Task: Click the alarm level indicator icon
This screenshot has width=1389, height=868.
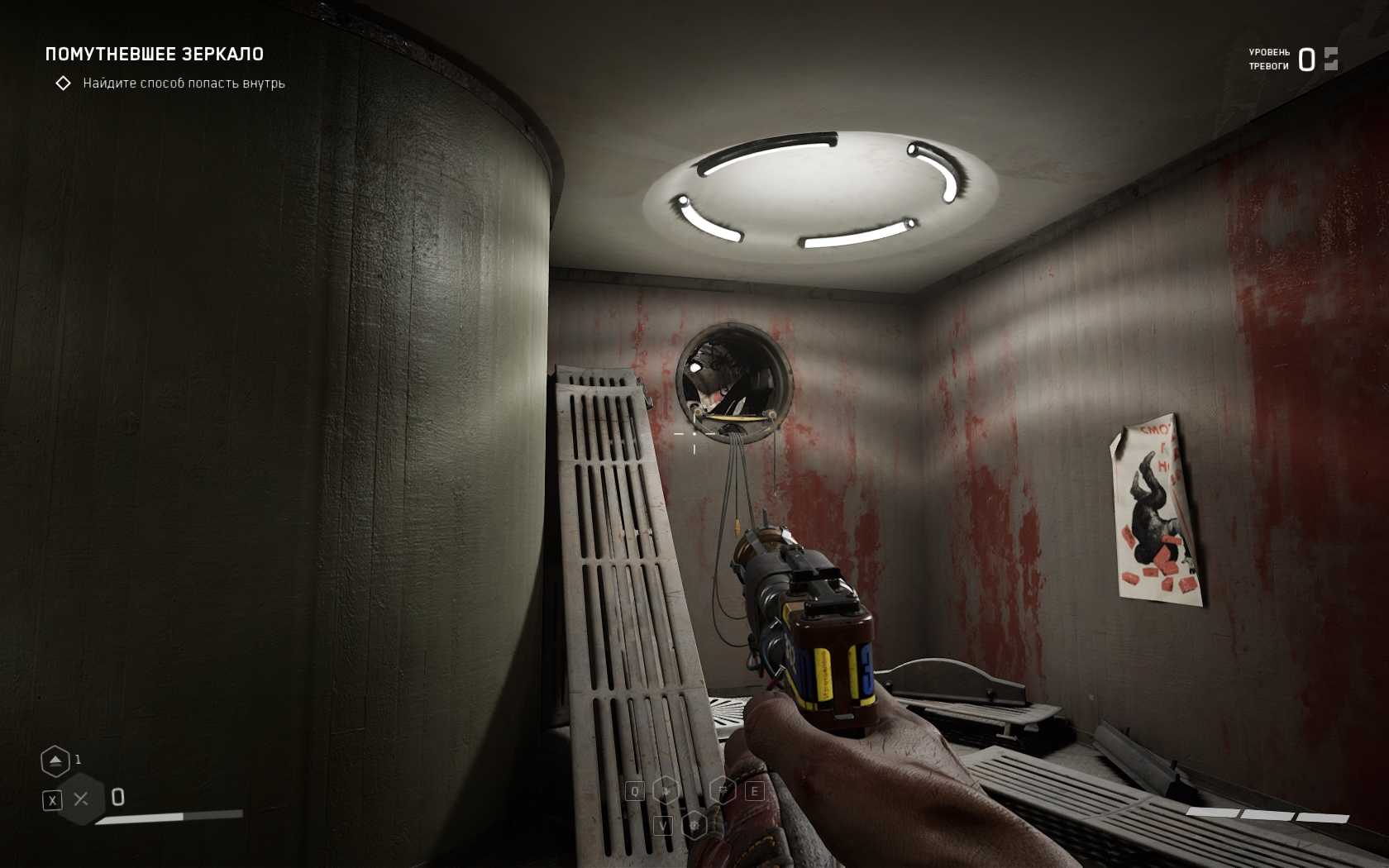Action: click(1330, 59)
